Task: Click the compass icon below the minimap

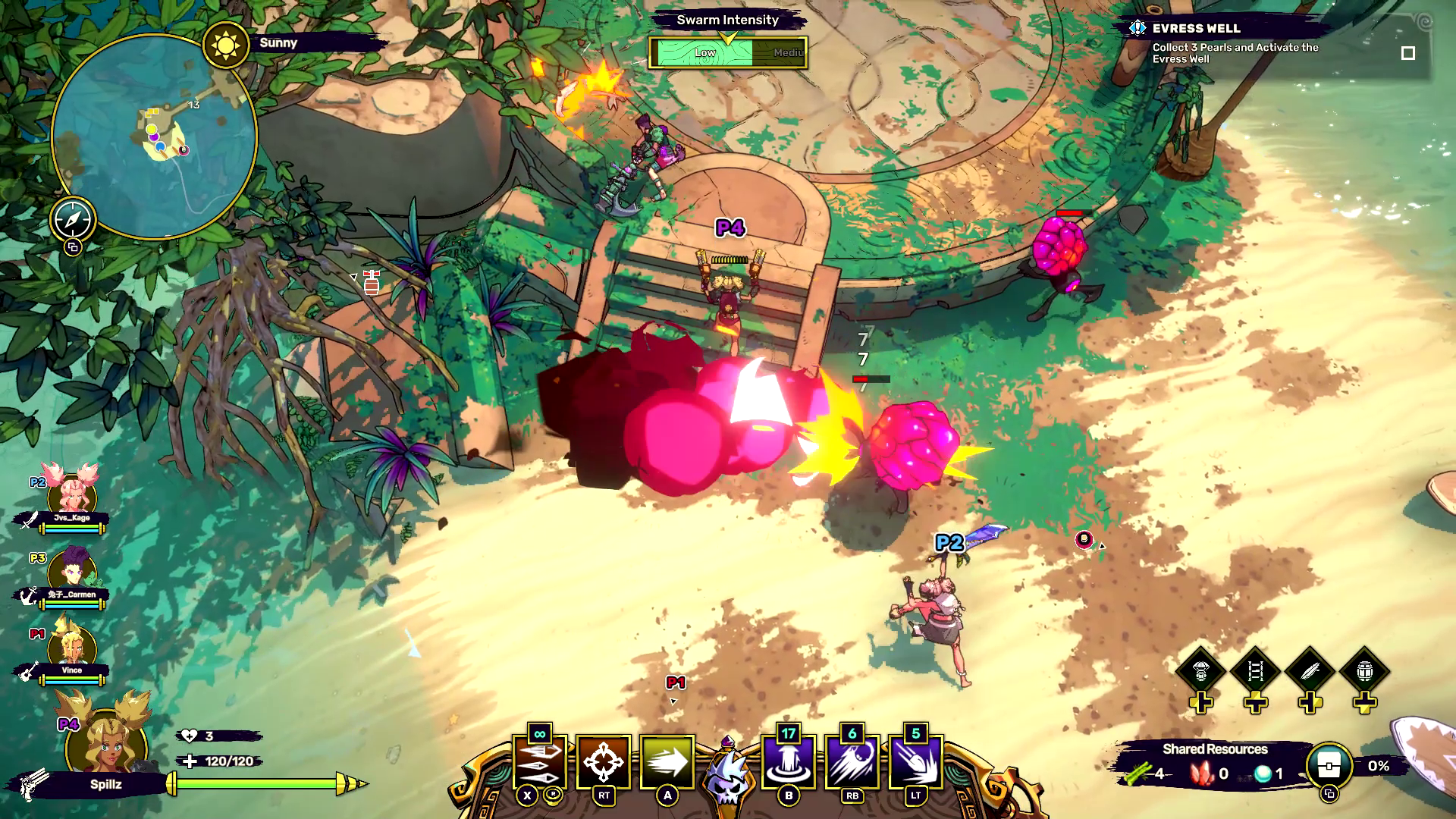Action: 73,220
